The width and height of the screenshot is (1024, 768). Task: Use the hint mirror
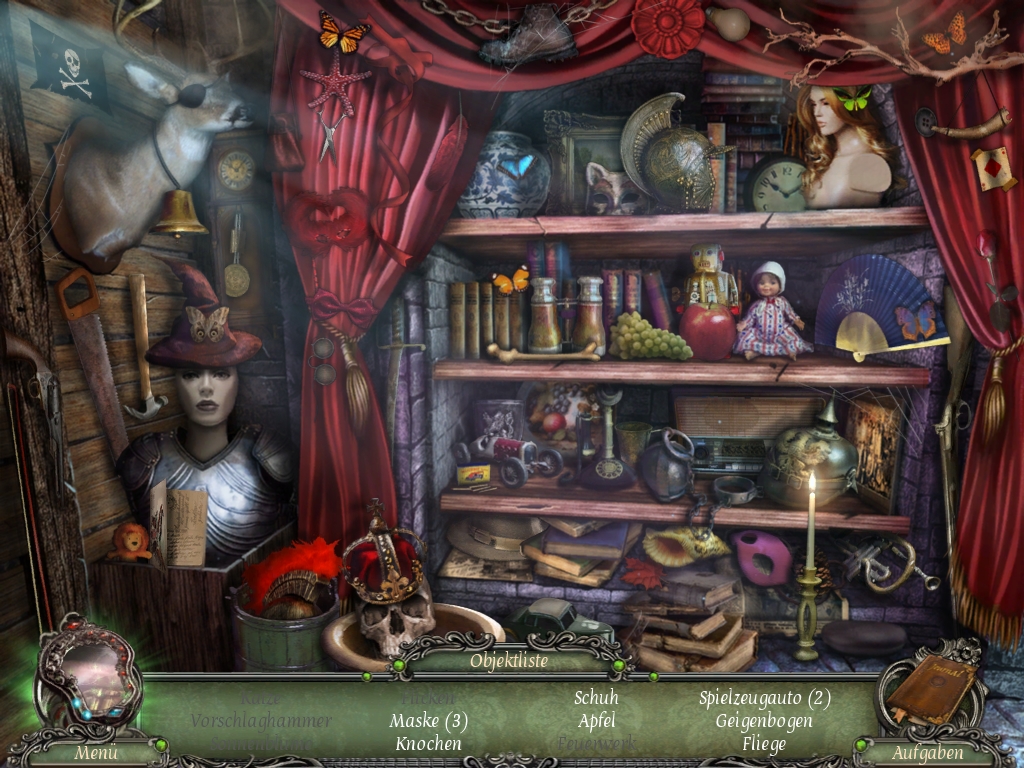click(87, 670)
